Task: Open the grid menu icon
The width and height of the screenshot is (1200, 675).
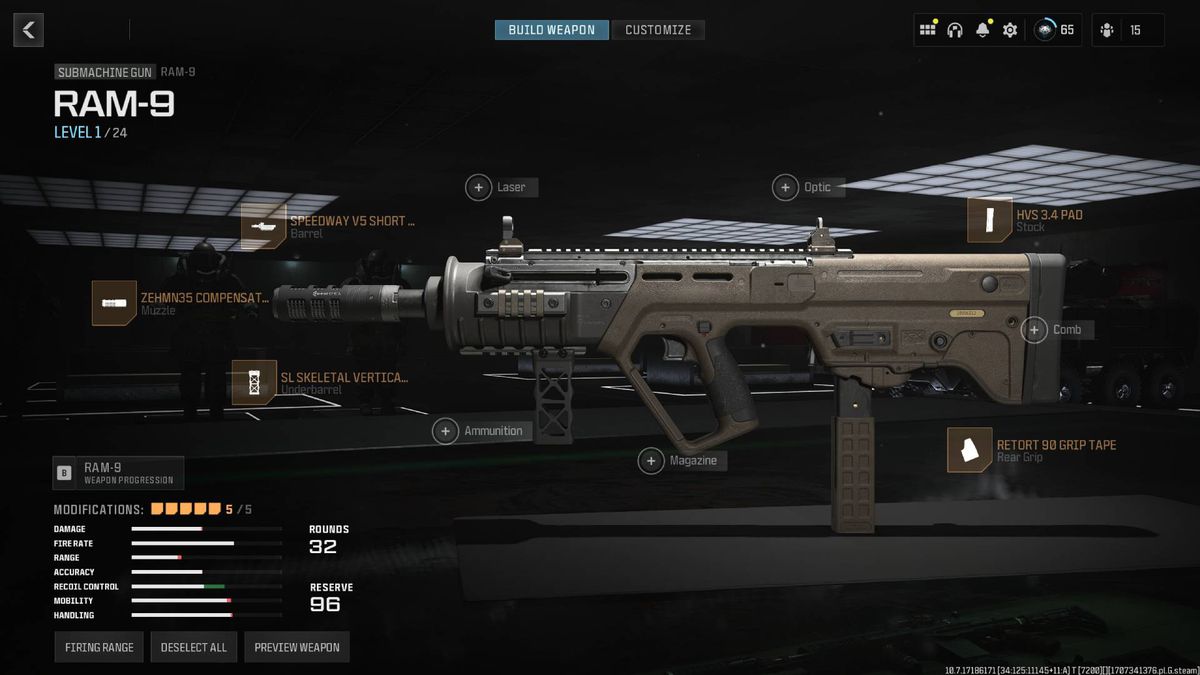Action: [x=928, y=30]
